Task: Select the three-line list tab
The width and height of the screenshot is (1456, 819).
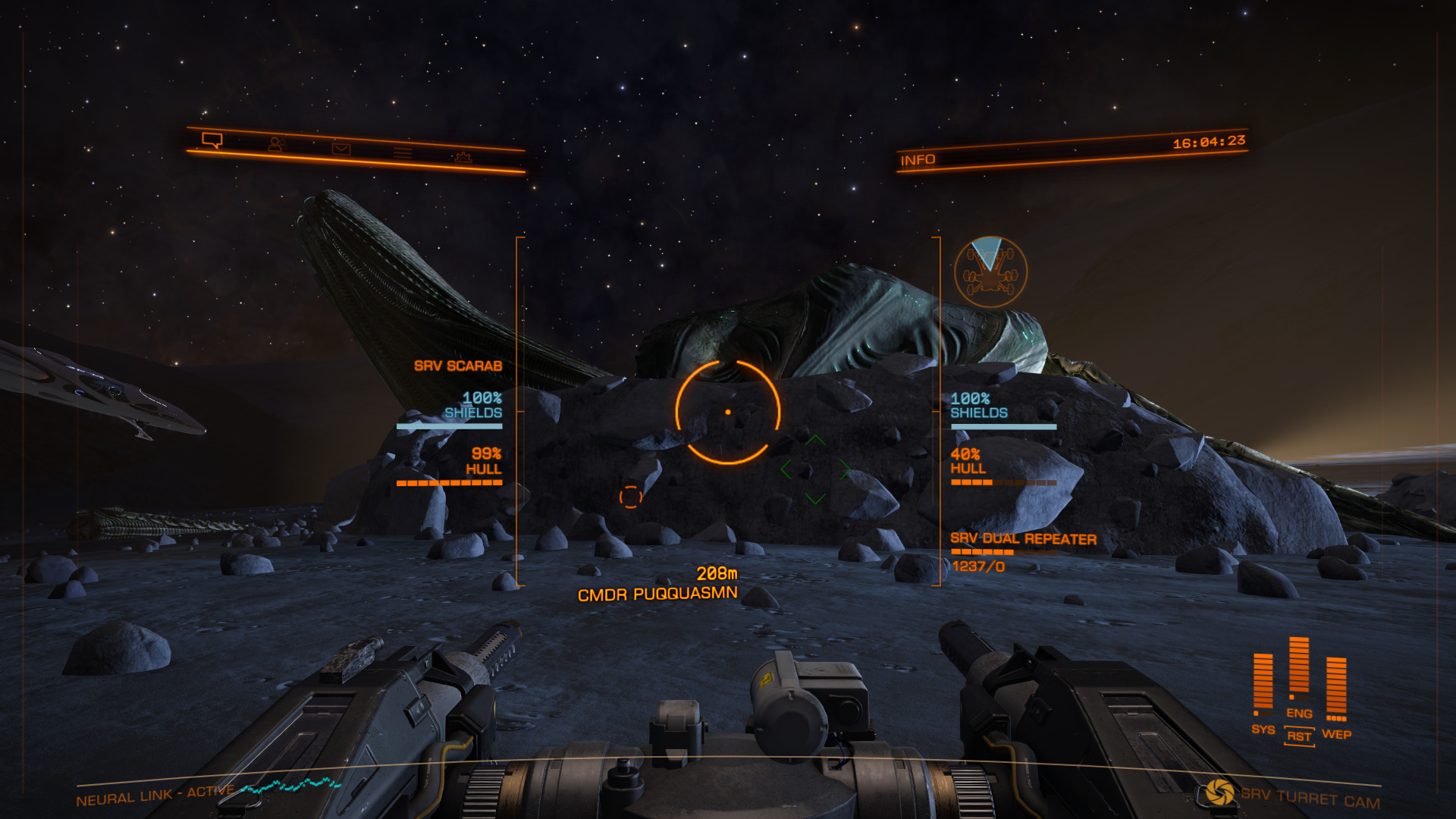Action: click(403, 153)
